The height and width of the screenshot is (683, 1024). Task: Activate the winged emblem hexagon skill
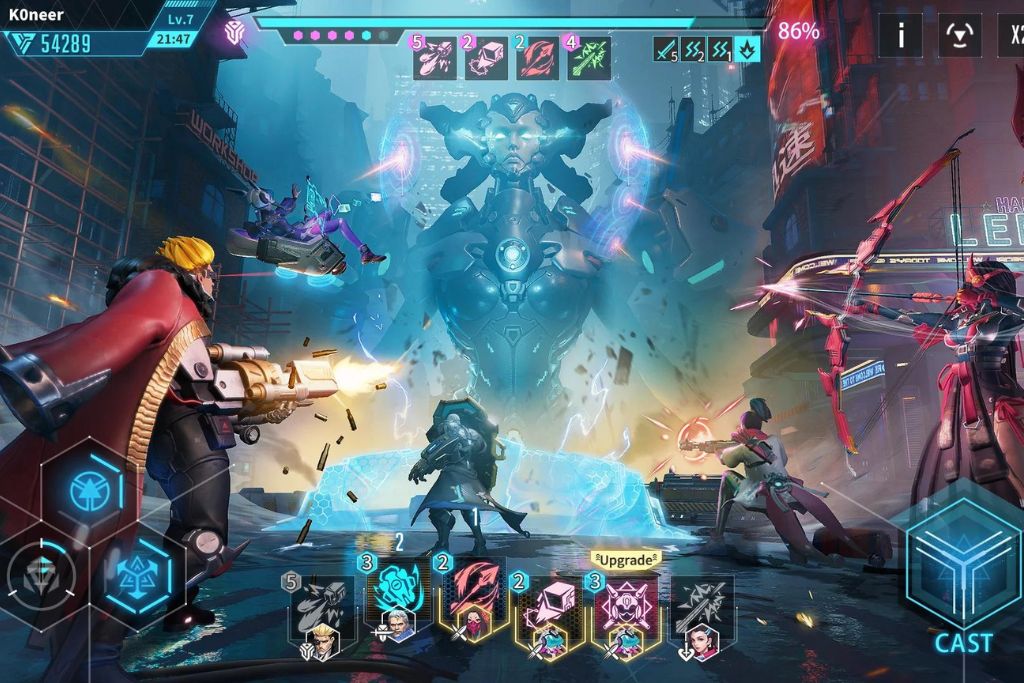[x=137, y=575]
